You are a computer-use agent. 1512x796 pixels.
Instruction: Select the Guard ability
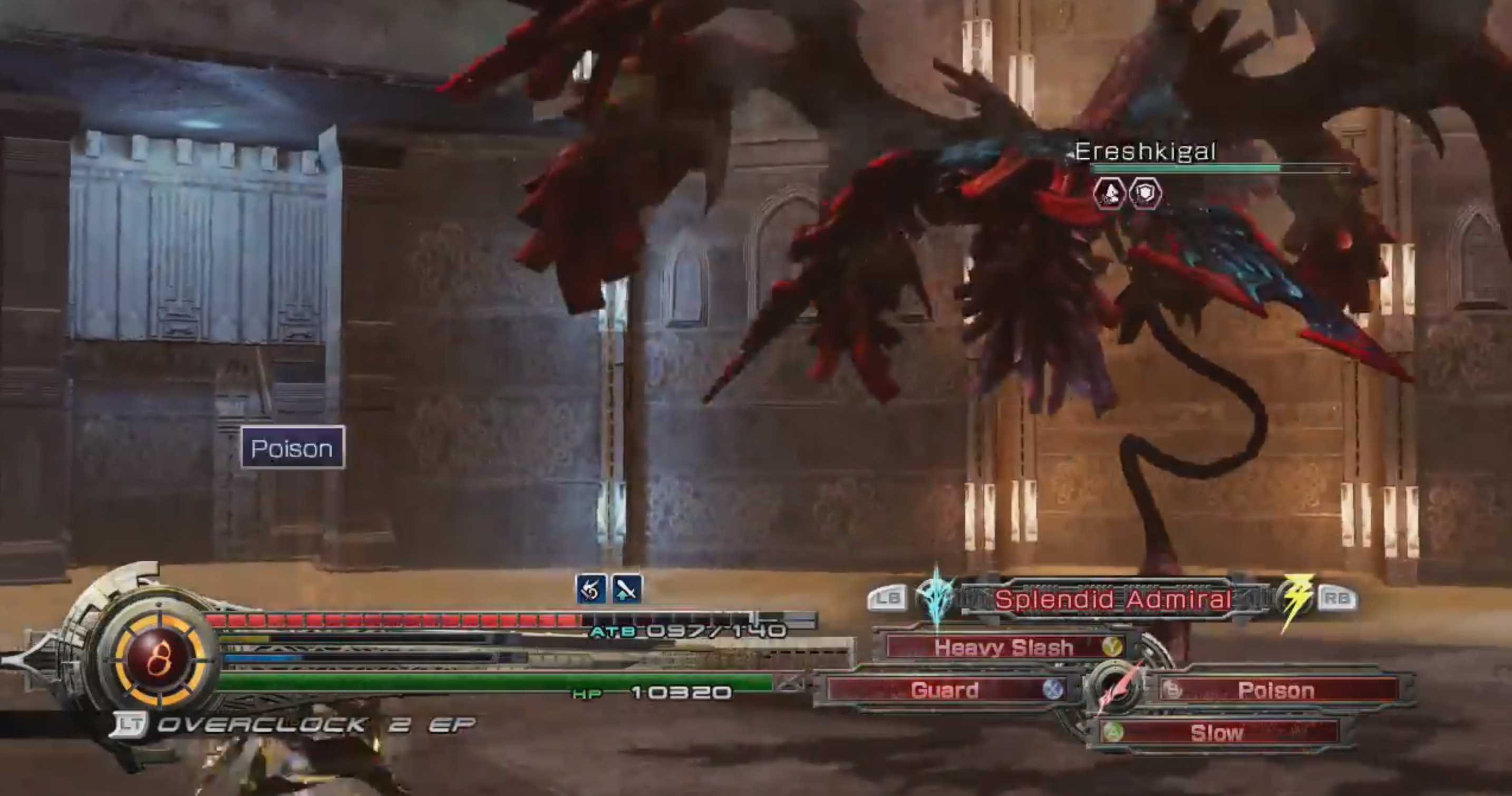(x=945, y=690)
